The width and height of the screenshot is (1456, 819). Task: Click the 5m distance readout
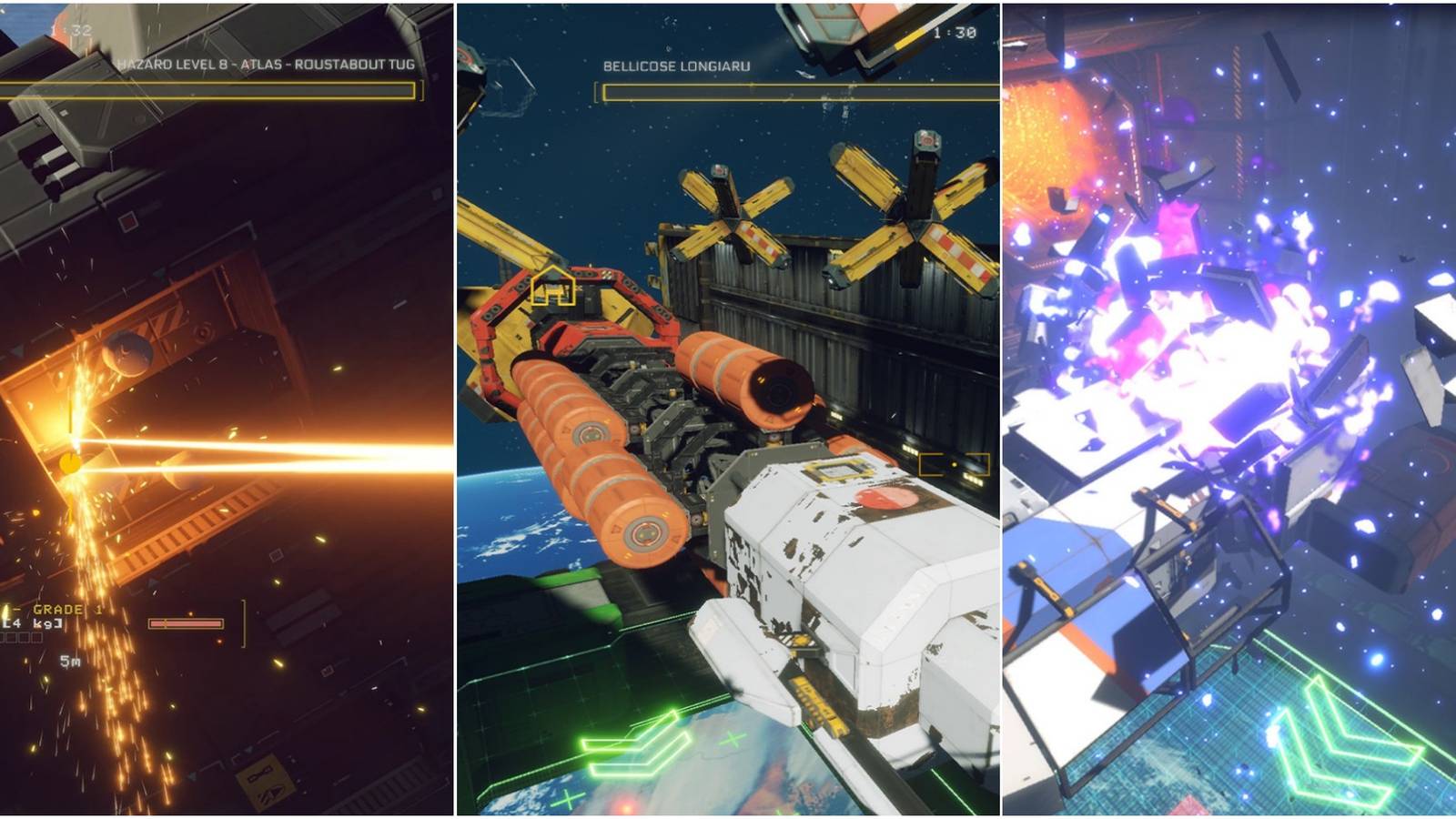coord(71,662)
